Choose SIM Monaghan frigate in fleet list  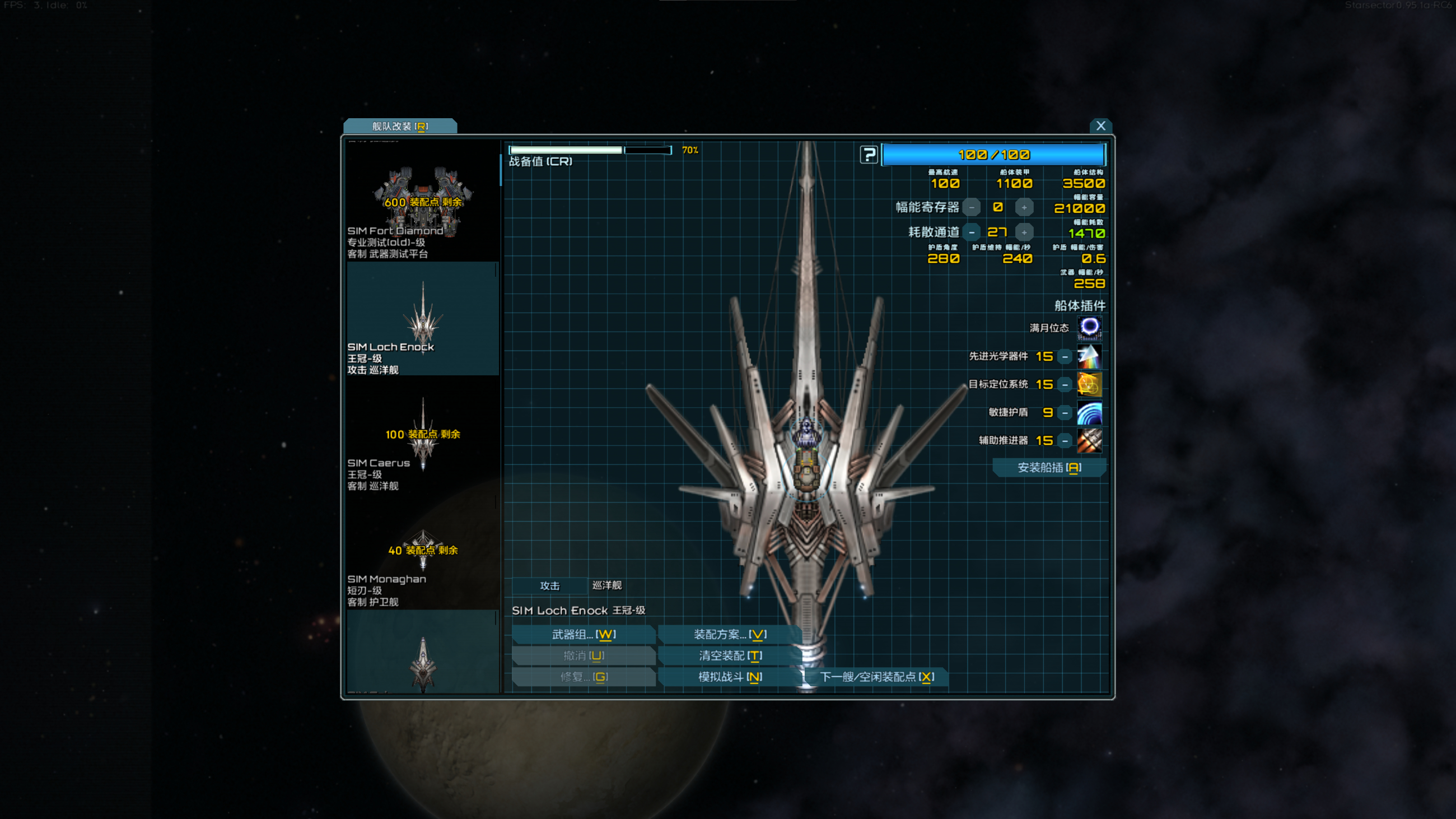click(422, 557)
